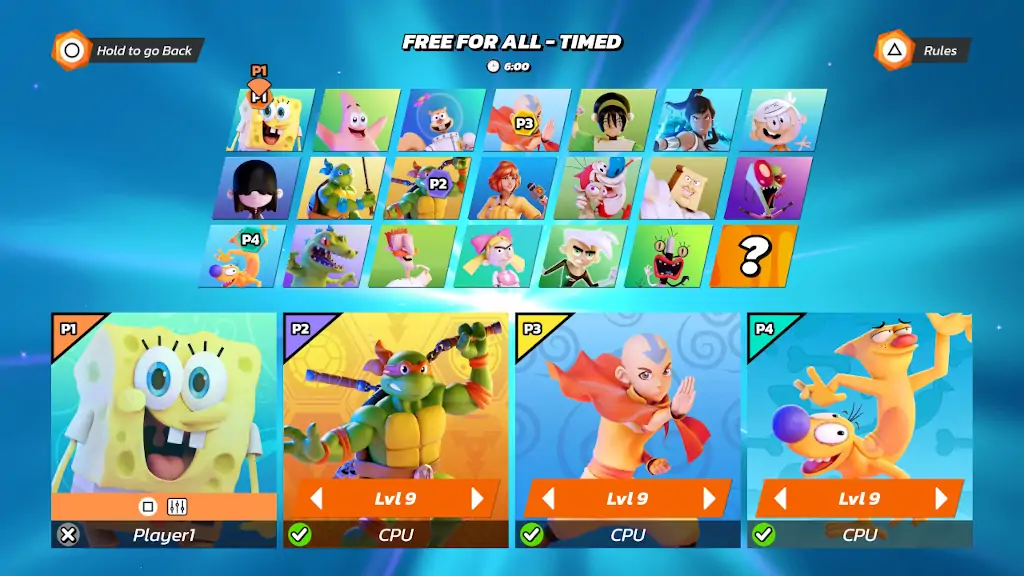Select Danny Phantom's tile
Viewport: 1024px width, 576px height.
[x=582, y=256]
